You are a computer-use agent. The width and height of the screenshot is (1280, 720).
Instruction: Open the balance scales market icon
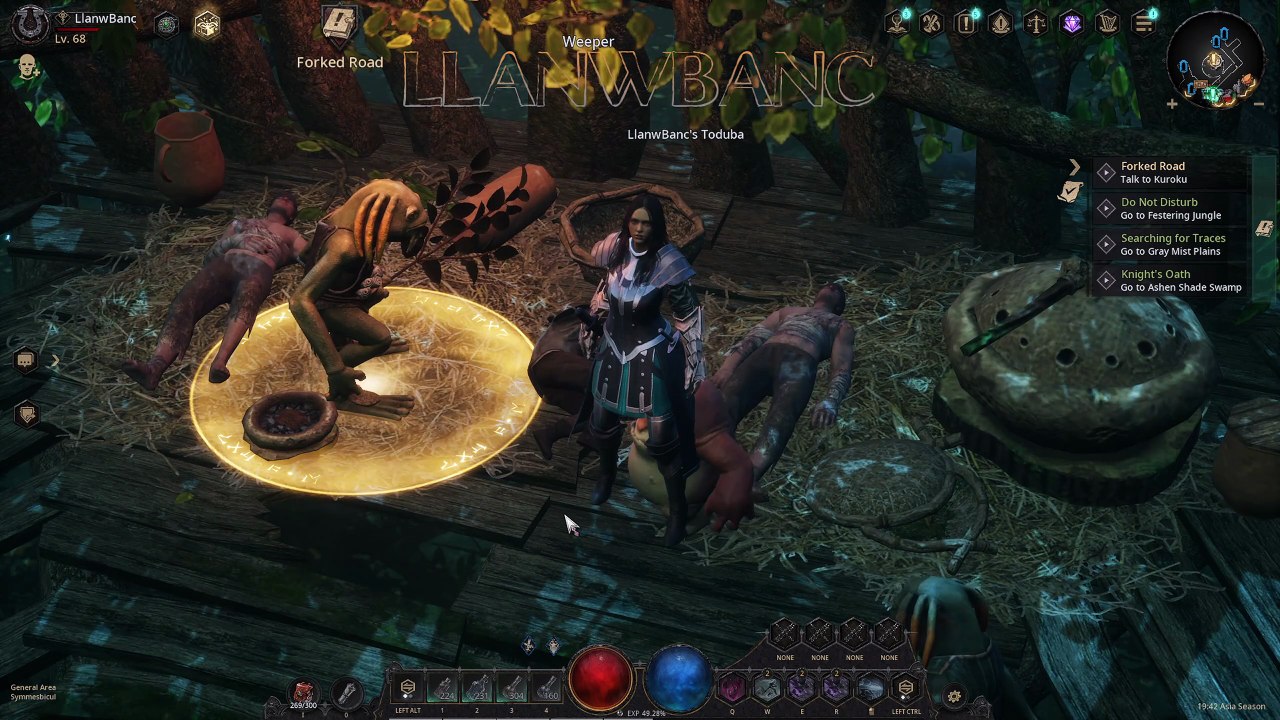1036,23
